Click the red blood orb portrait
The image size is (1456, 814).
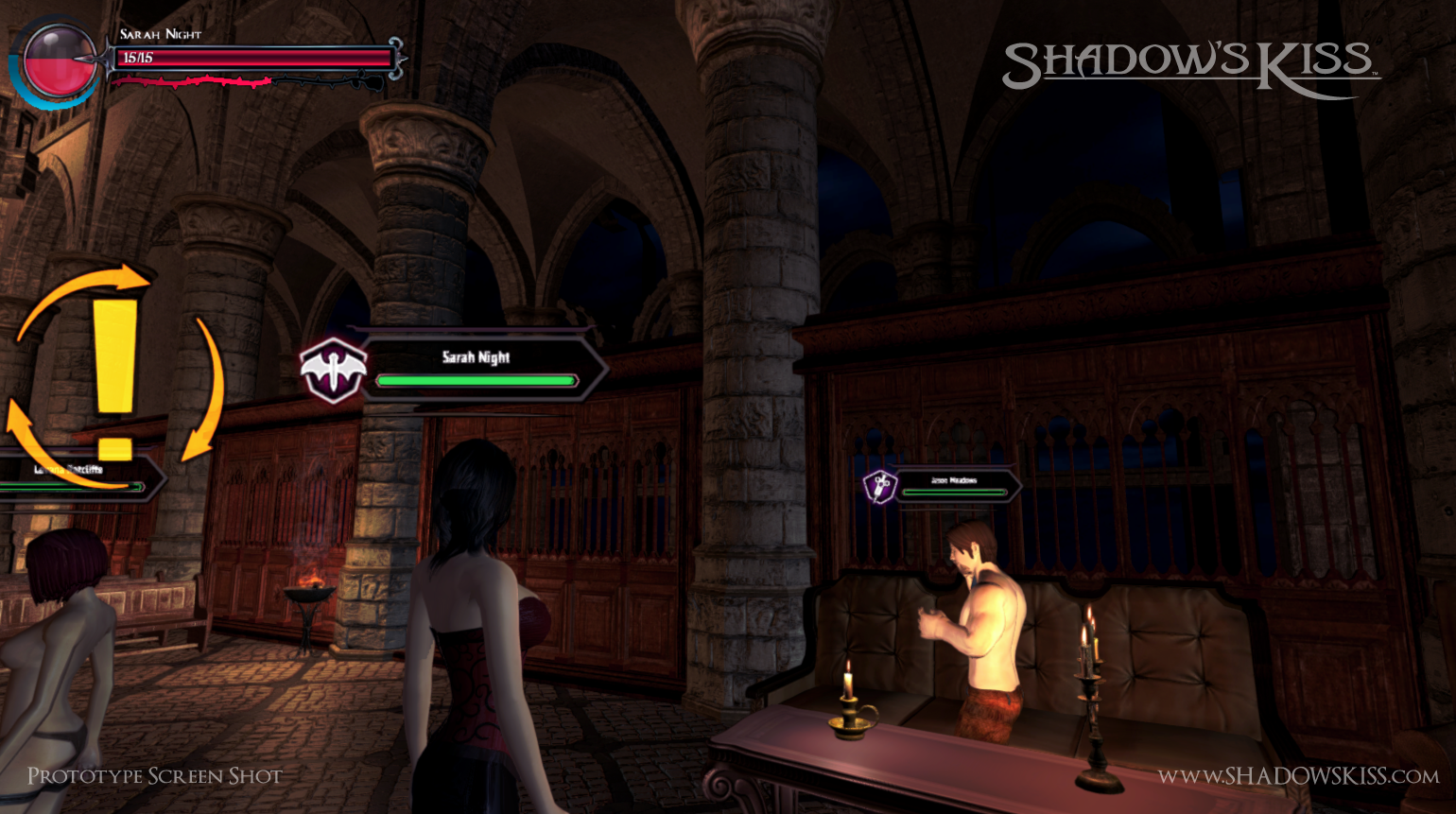pos(59,61)
